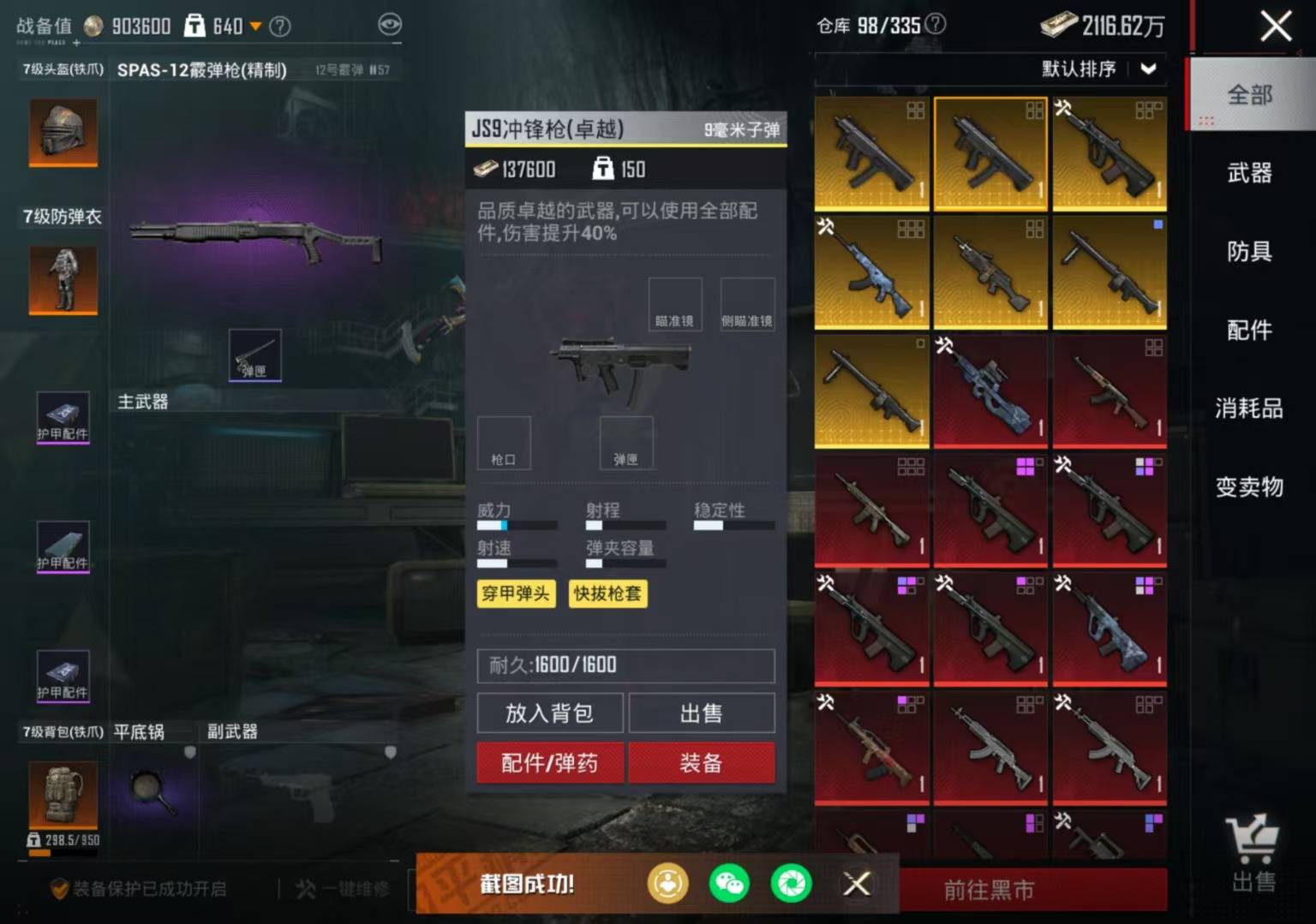Click the grey 出售 button in weapon panel
Viewport: 1316px width, 924px height.
point(702,713)
